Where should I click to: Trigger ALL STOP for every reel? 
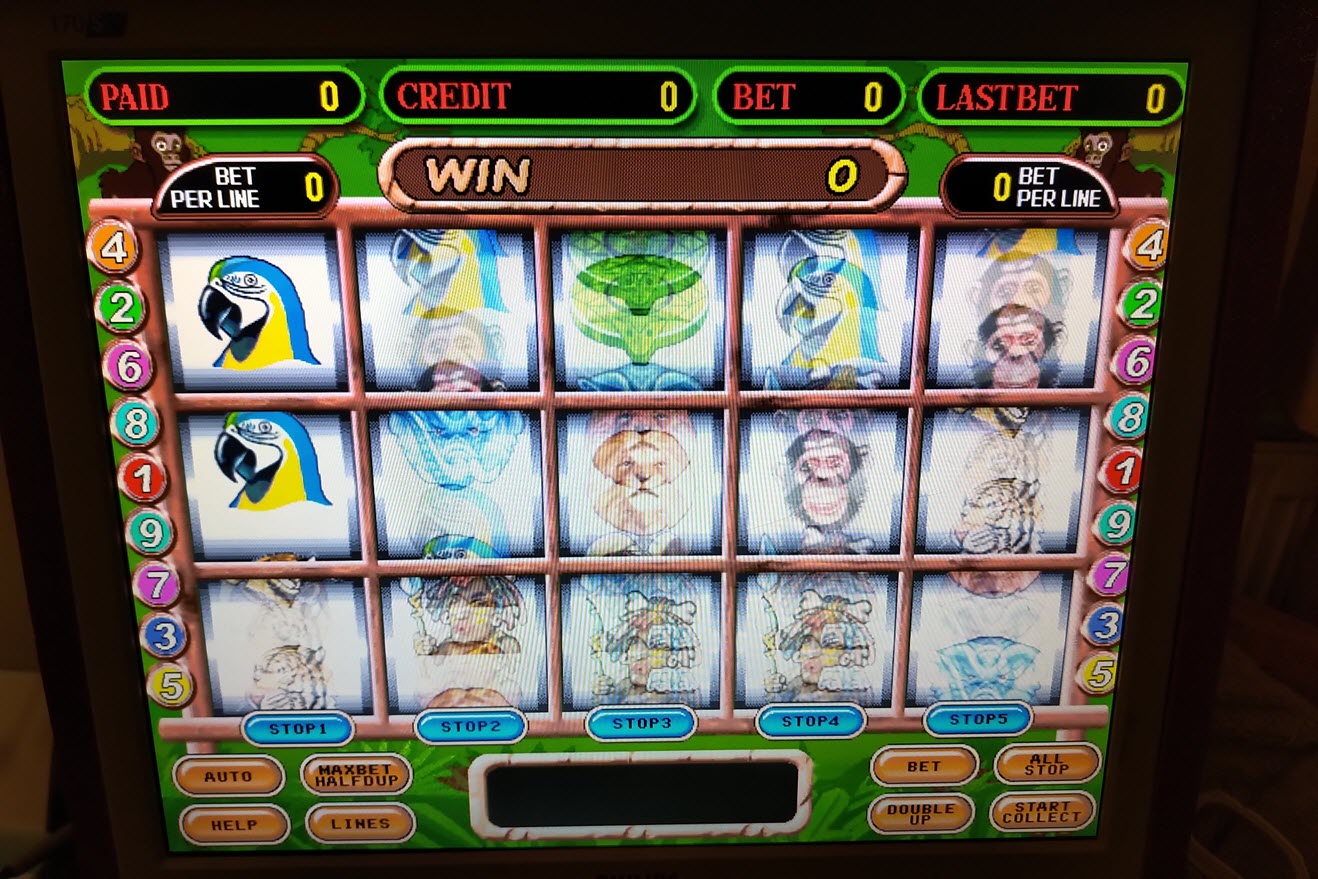click(1046, 763)
